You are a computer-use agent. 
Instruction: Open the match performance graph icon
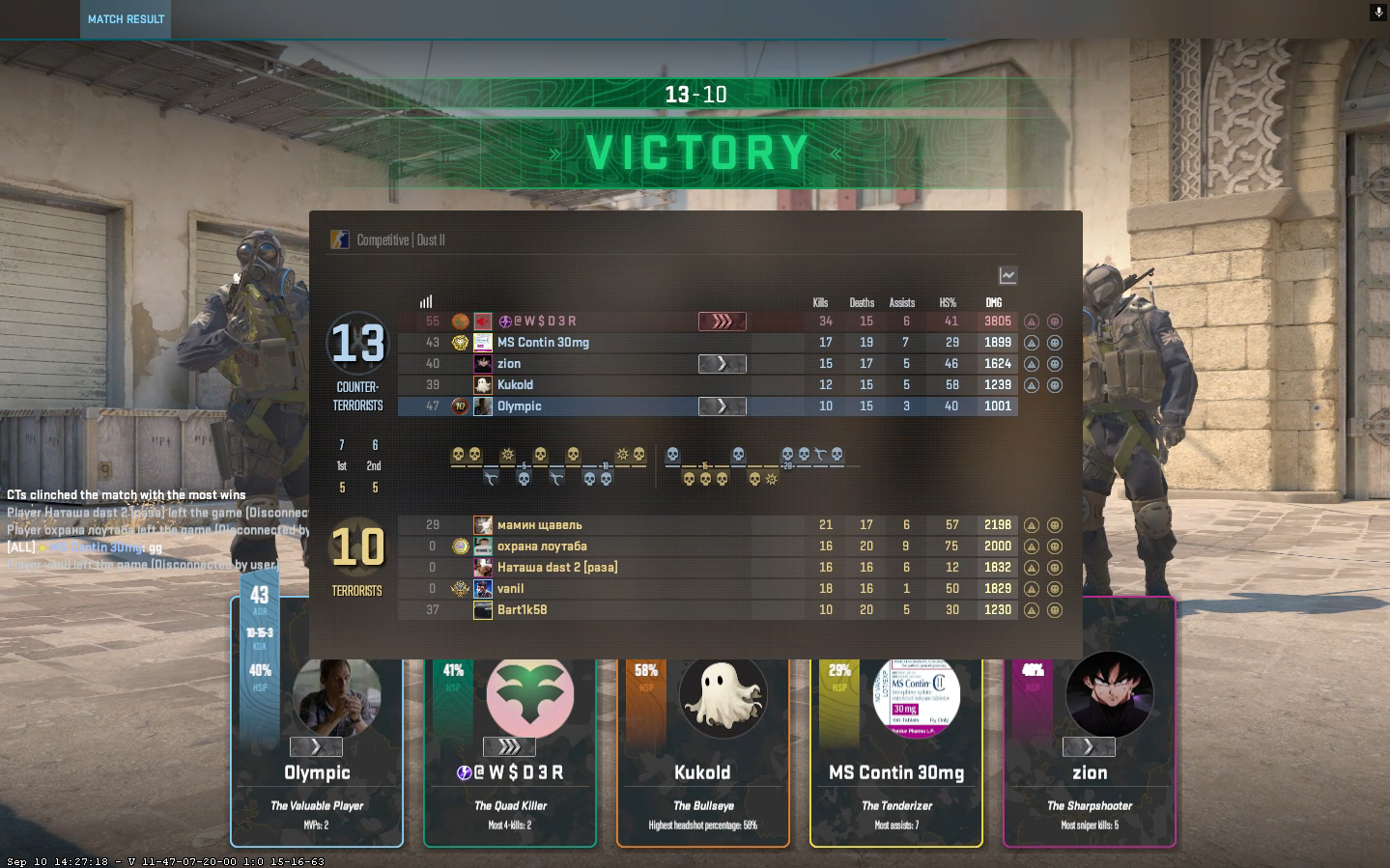(x=1007, y=275)
